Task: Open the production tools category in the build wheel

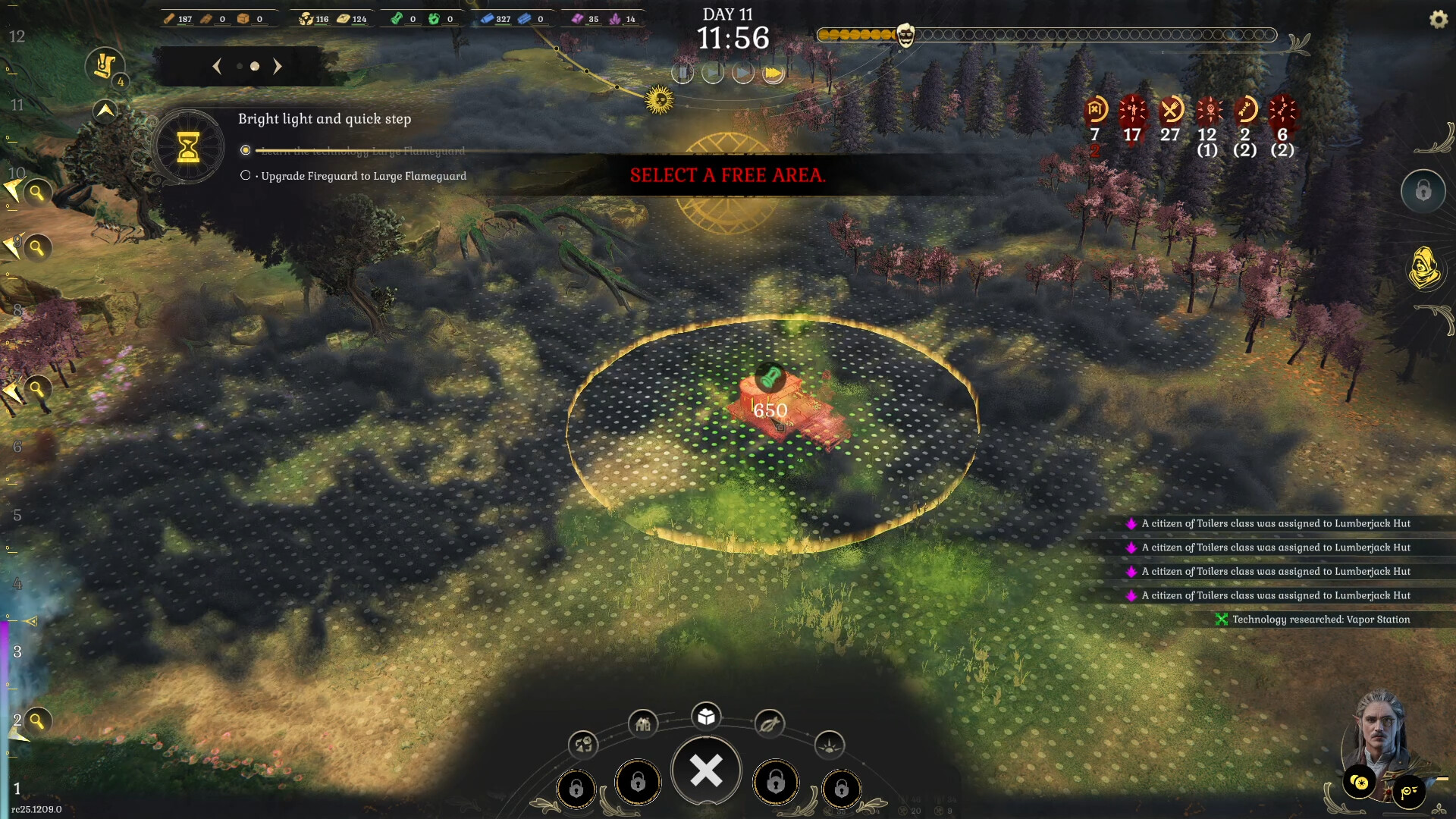Action: click(769, 725)
